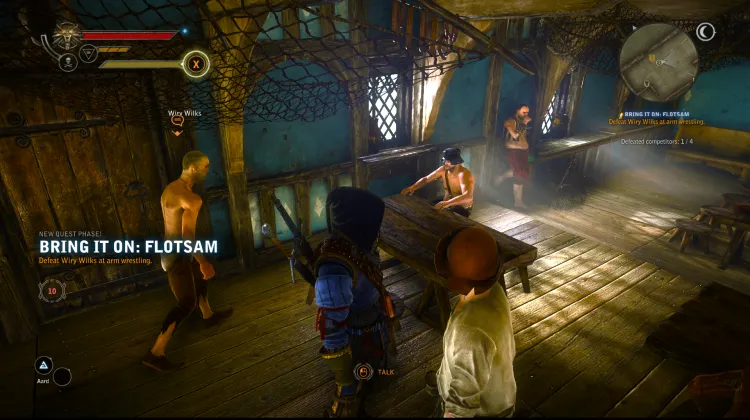Click the skull and crossbones status icon
Viewport: 750px width, 420px height.
68,62
